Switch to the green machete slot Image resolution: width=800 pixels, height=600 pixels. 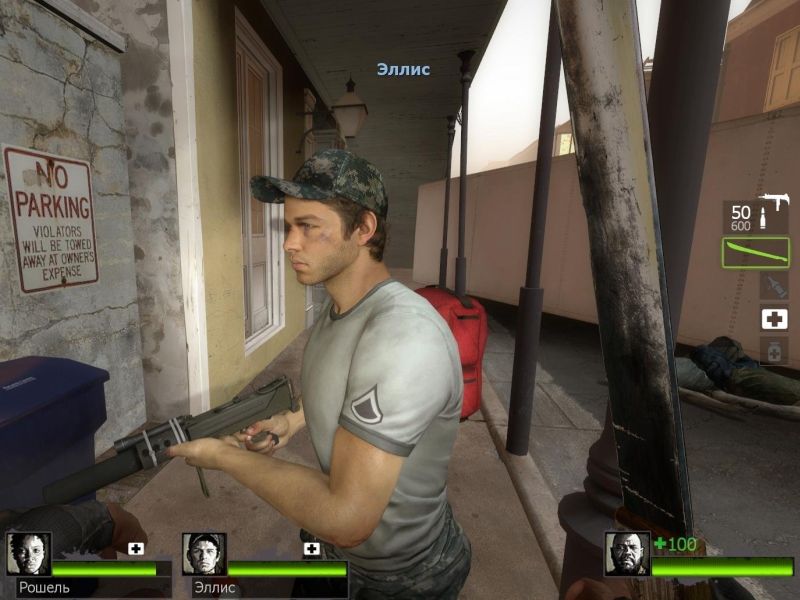click(x=755, y=251)
